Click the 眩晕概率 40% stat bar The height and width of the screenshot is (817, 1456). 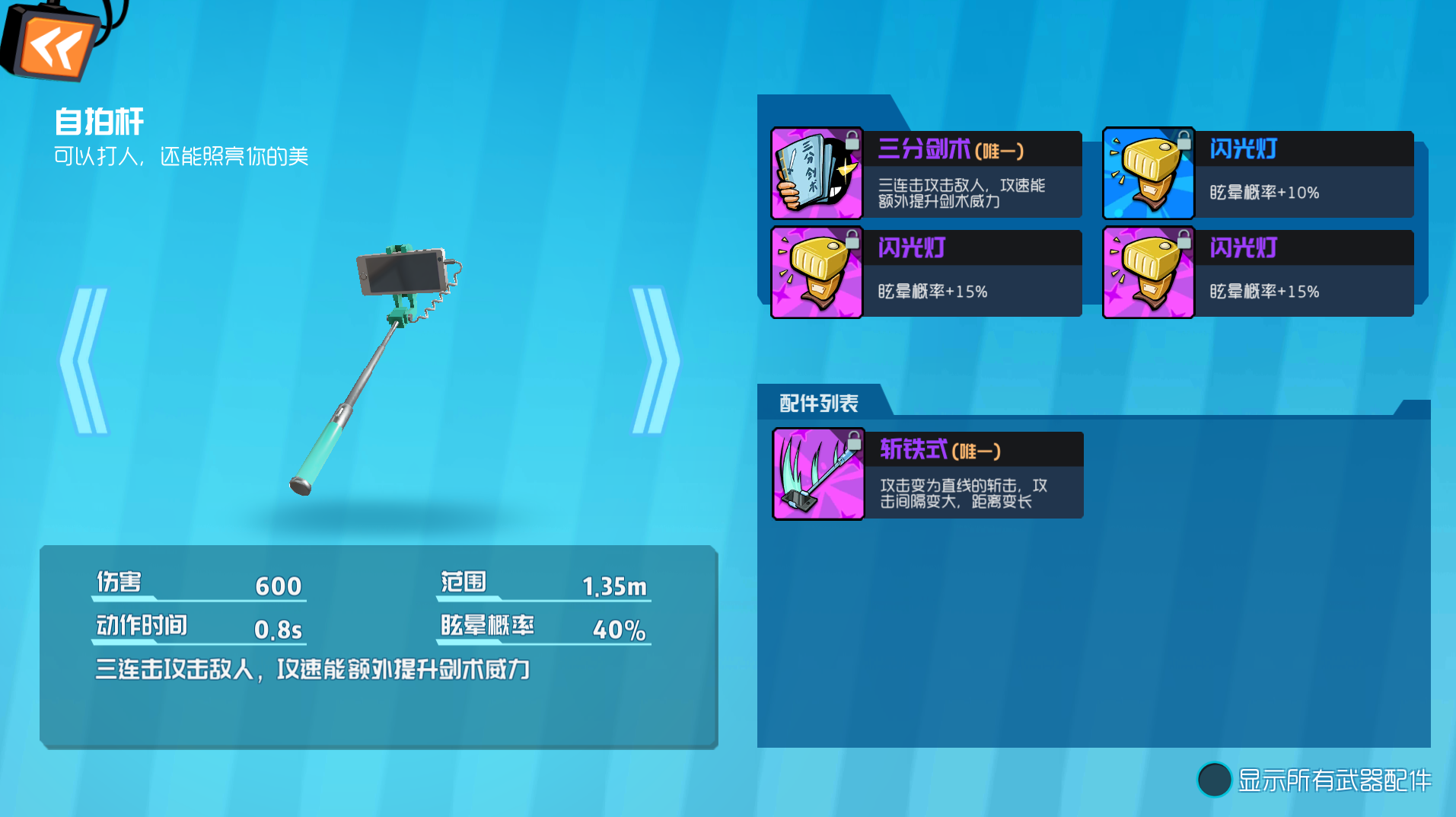tap(543, 626)
